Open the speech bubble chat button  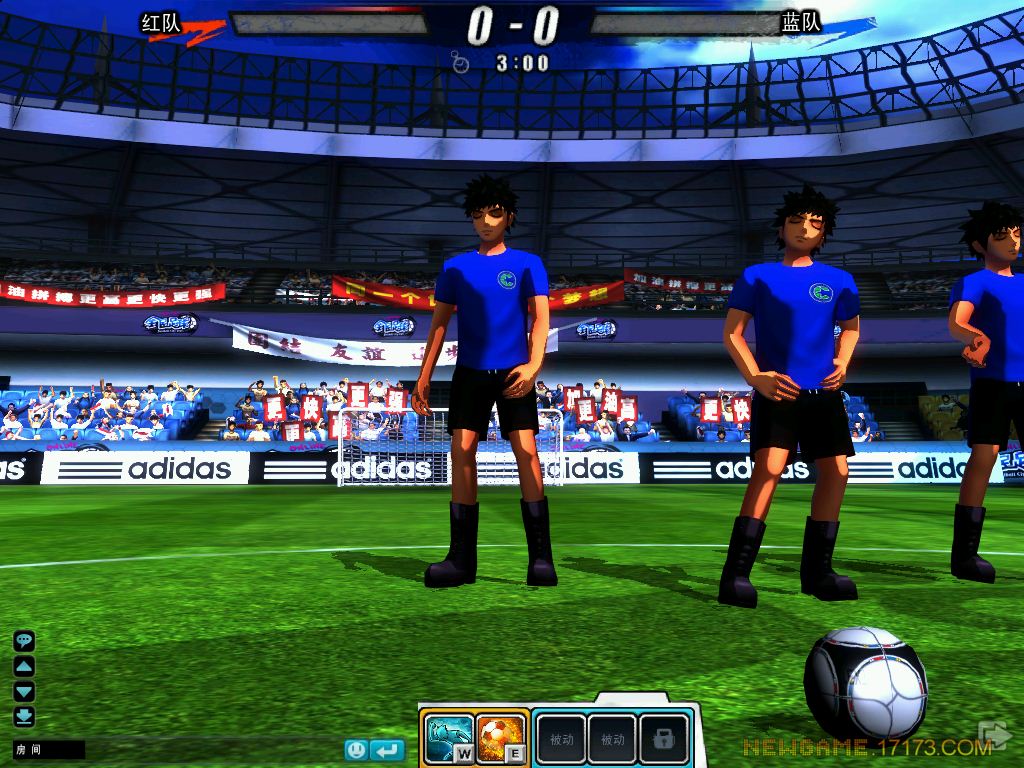24,641
